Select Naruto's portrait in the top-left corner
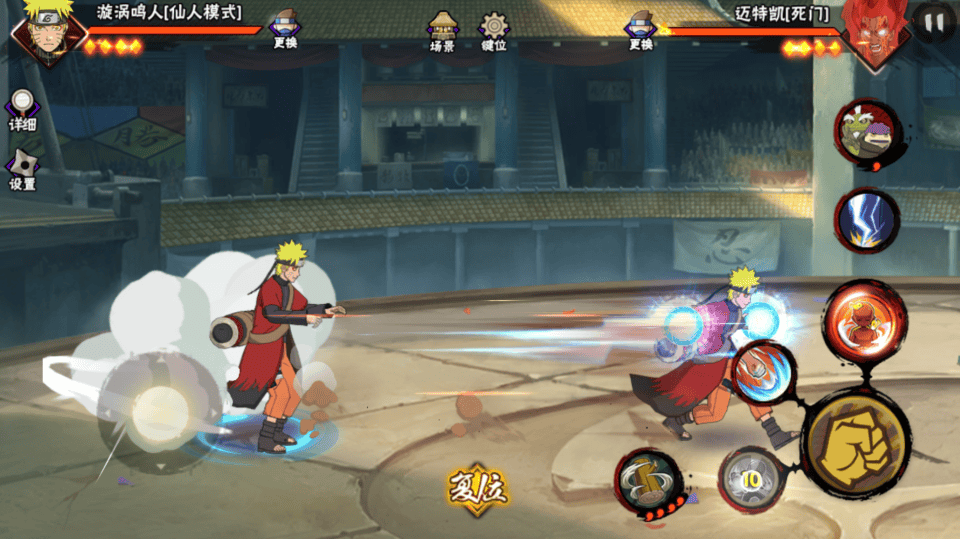The height and width of the screenshot is (539, 960). click(42, 32)
